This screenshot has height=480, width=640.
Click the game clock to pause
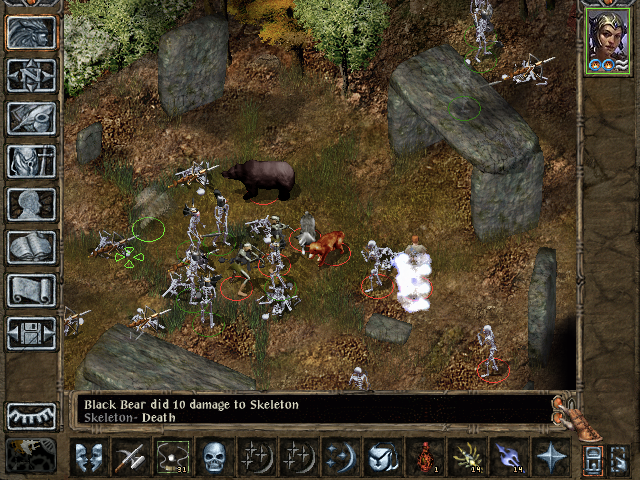pos(31,454)
